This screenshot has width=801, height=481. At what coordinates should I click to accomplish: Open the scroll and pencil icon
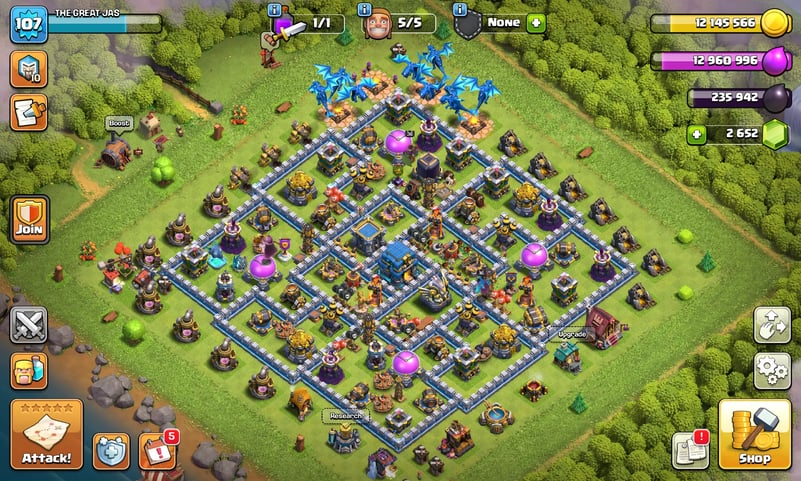pos(28,111)
